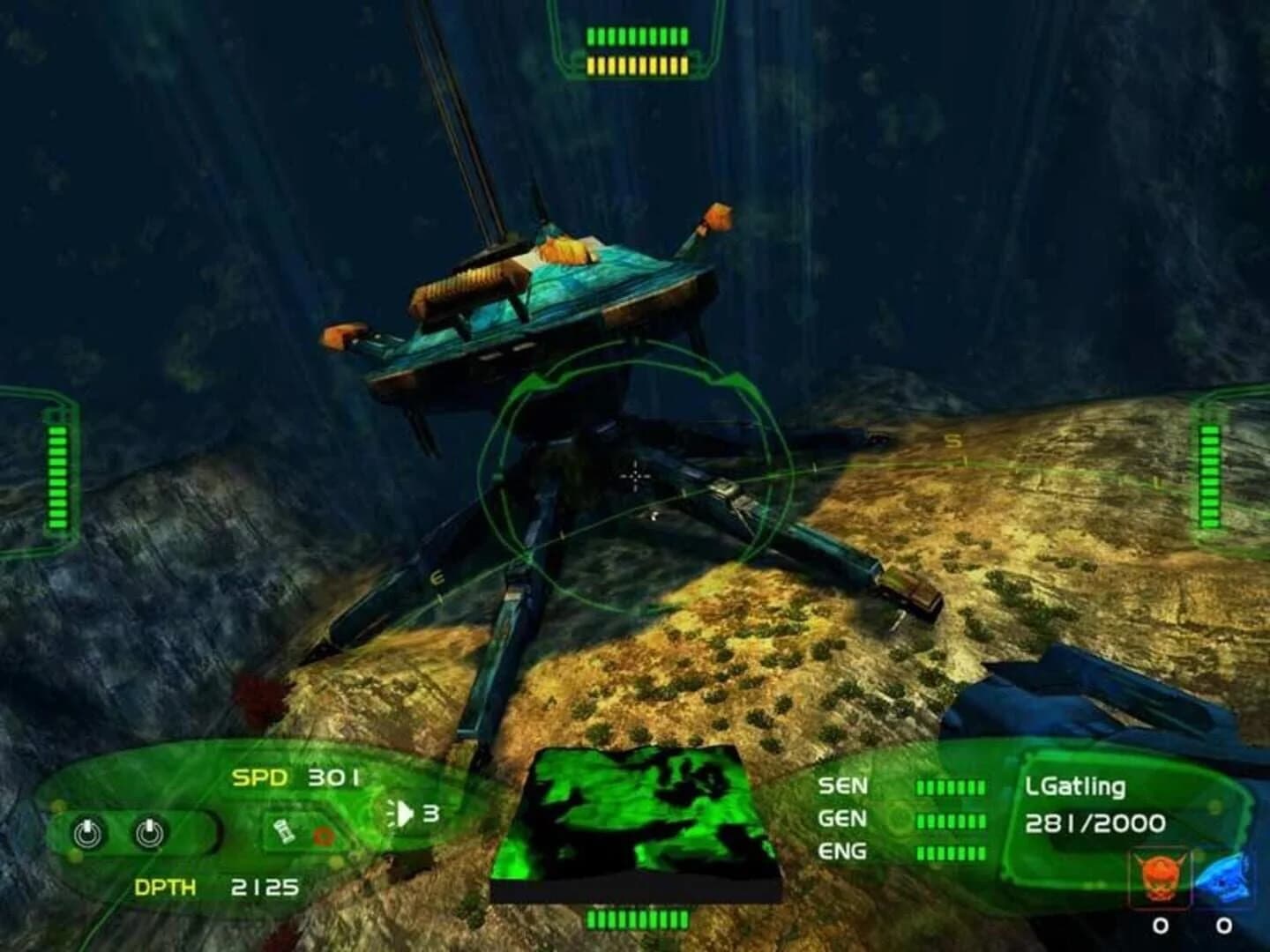Select the right power button icon
1270x952 pixels.
(x=150, y=832)
